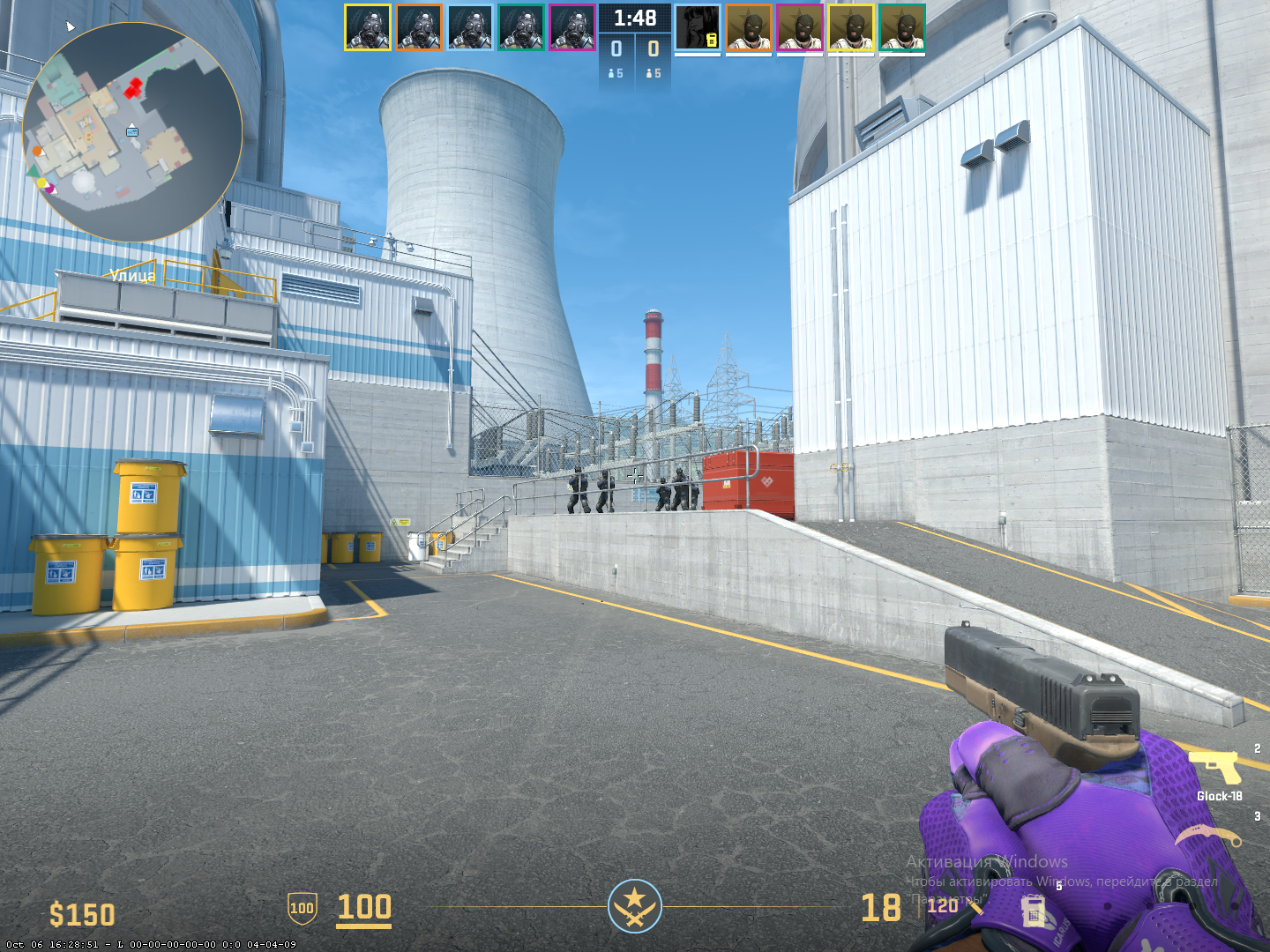Choose the blue-bordered gas mask player avatar
This screenshot has width=1270, height=952.
[x=469, y=27]
